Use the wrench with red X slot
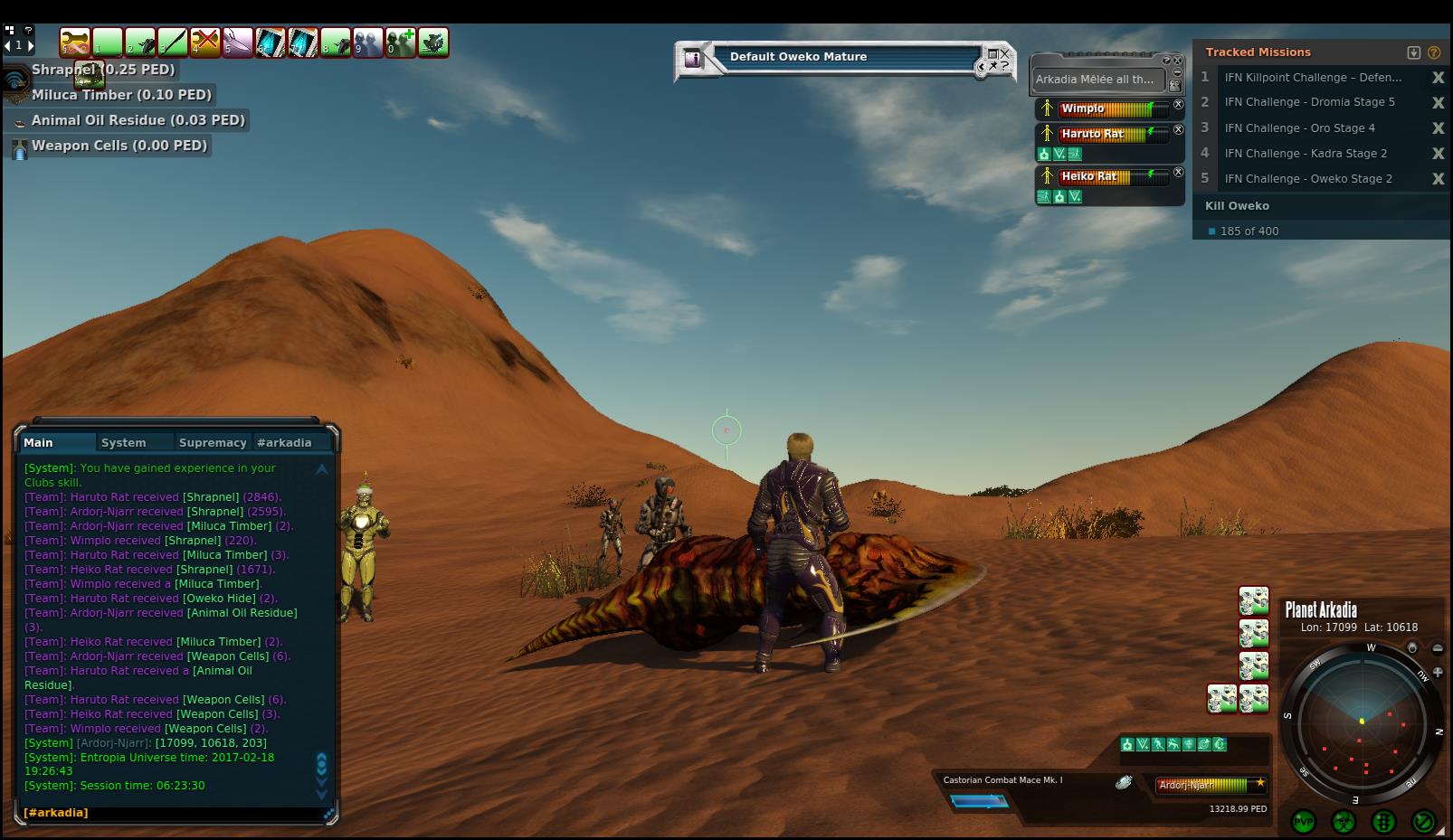 [x=205, y=42]
